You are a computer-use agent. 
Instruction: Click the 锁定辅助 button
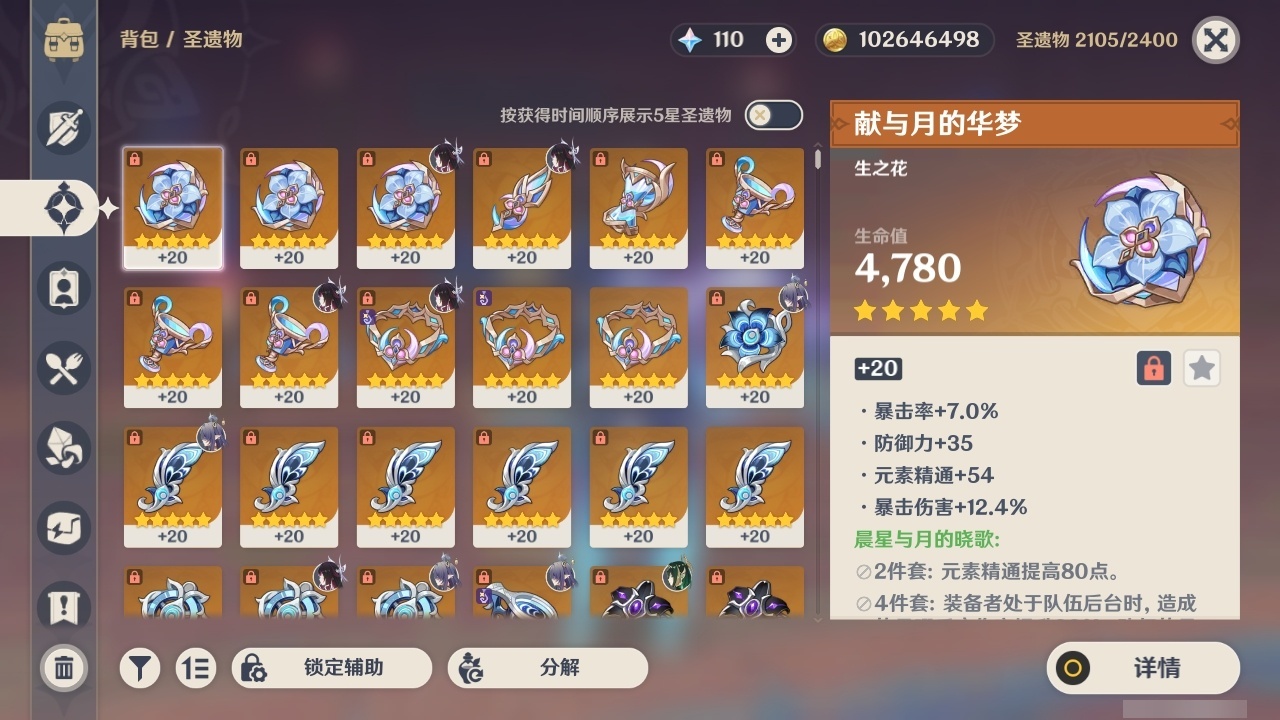332,668
